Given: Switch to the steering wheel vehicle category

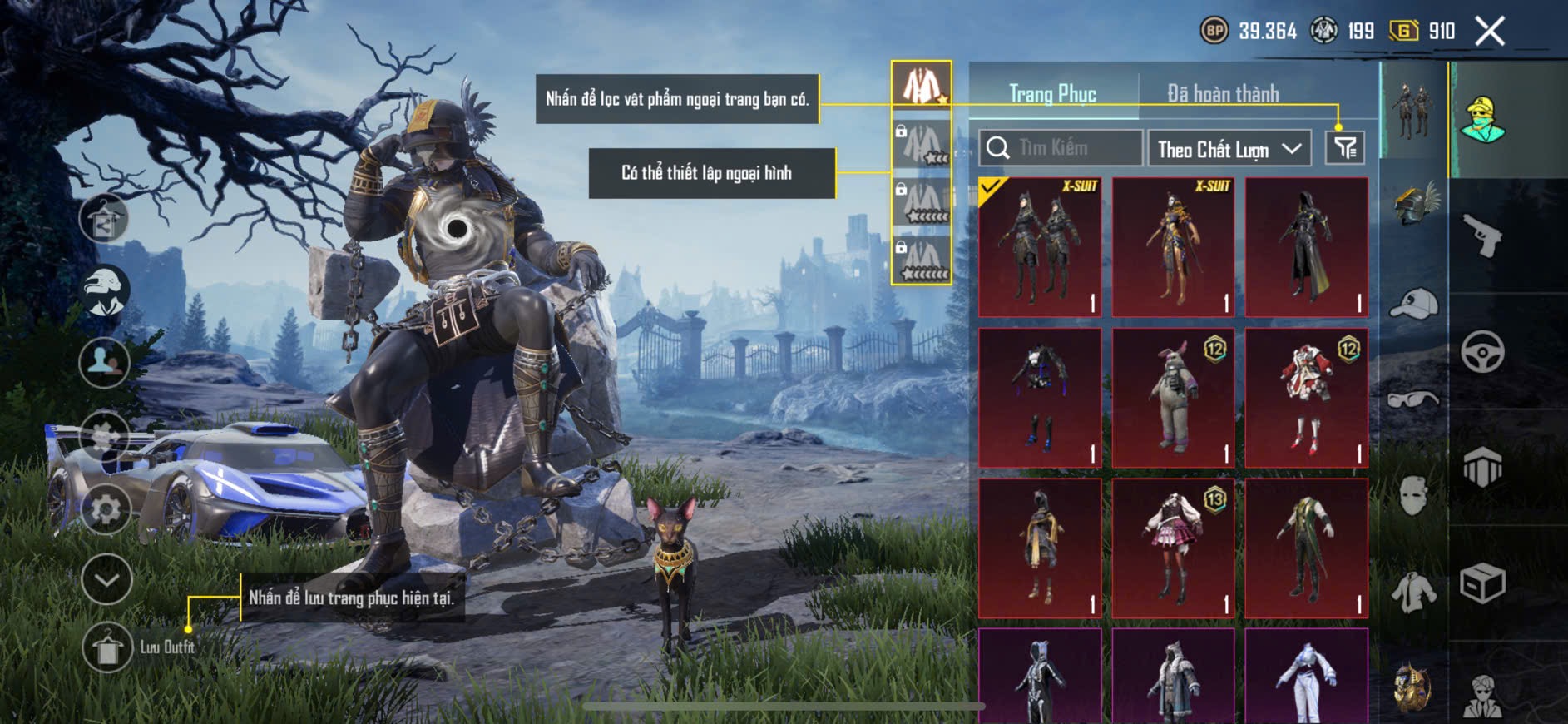Looking at the screenshot, I should (x=1482, y=351).
